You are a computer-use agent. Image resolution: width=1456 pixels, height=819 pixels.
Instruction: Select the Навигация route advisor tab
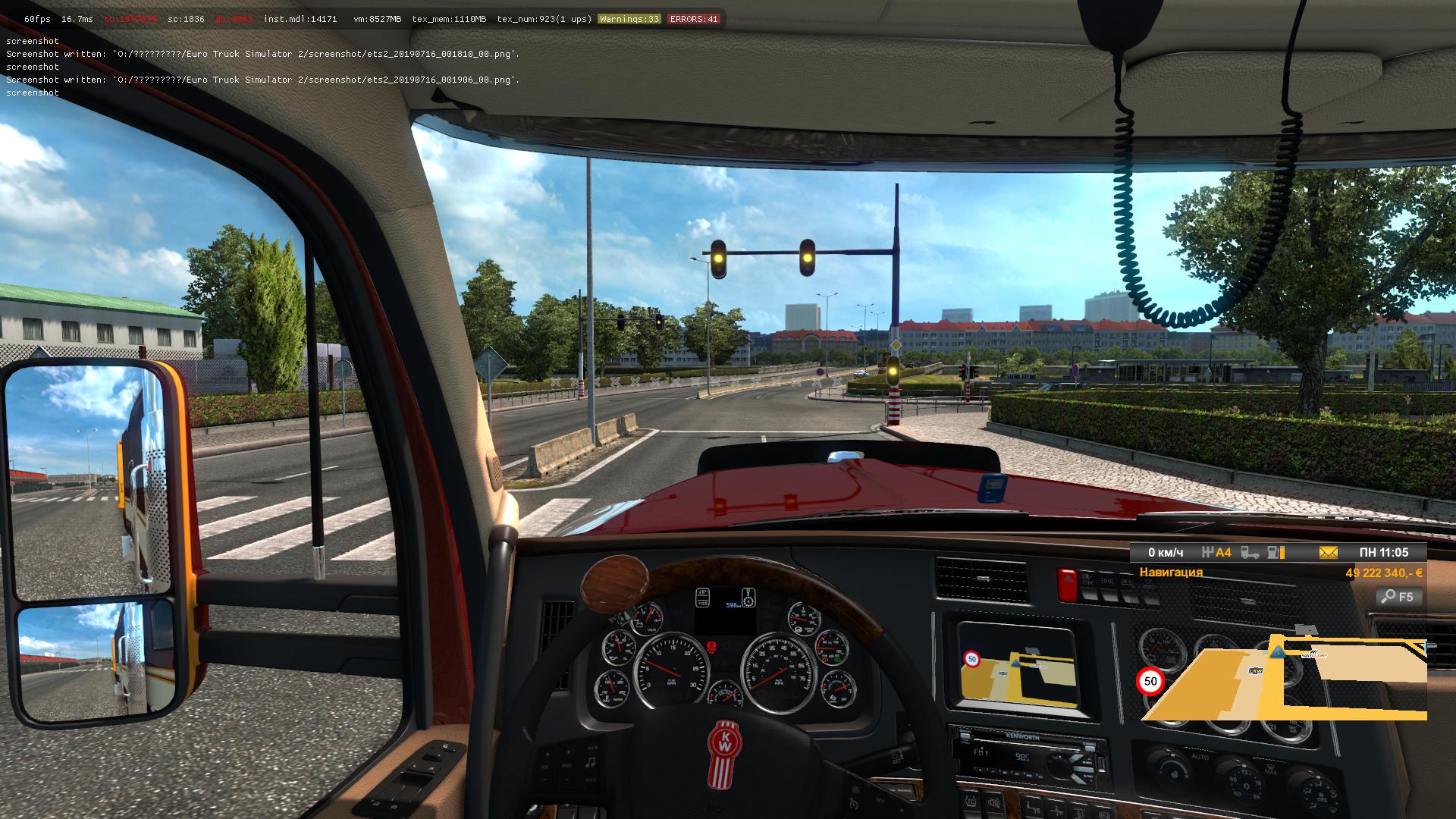click(1171, 573)
